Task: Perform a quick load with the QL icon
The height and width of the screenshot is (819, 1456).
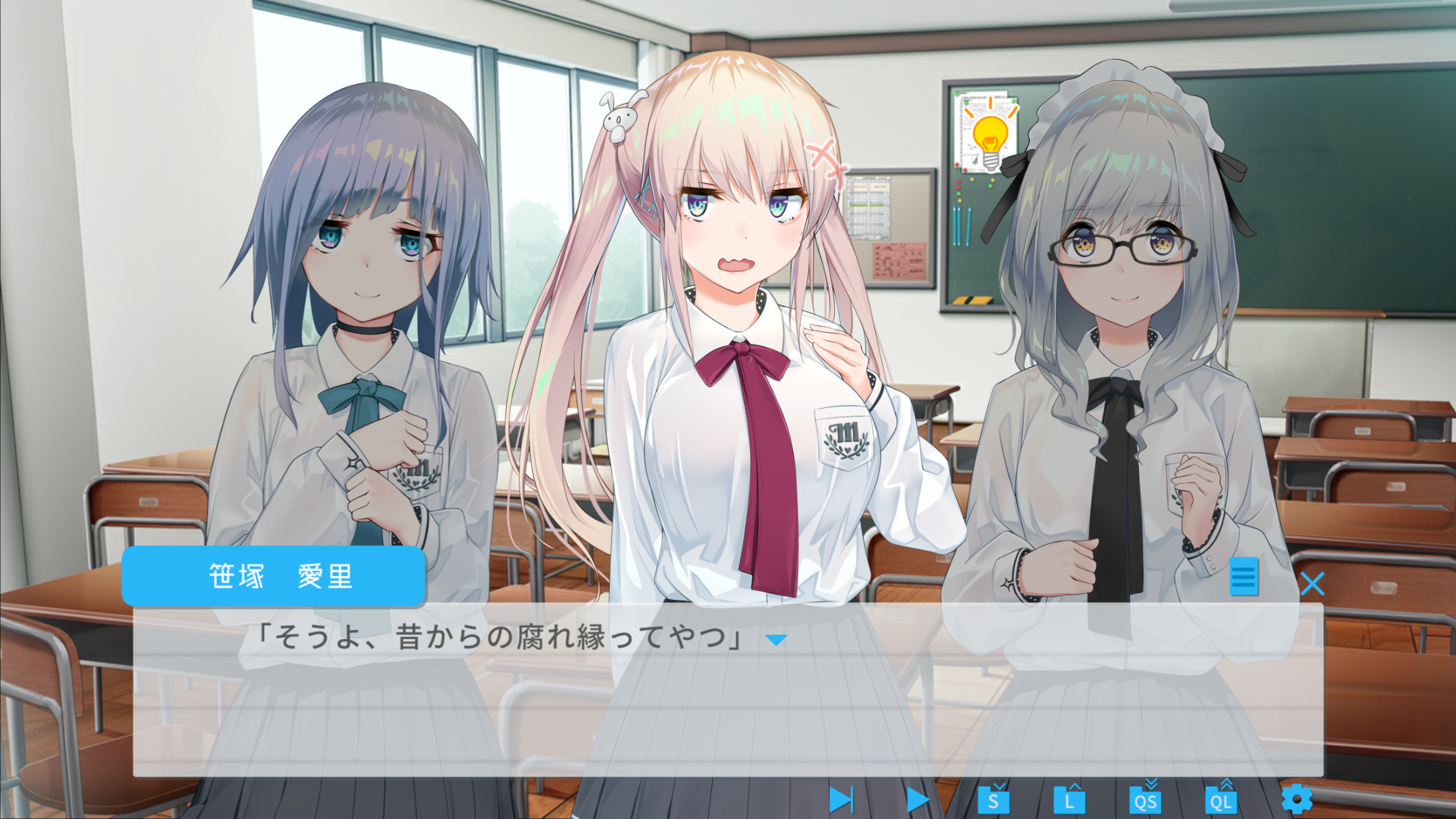Action: [1222, 799]
